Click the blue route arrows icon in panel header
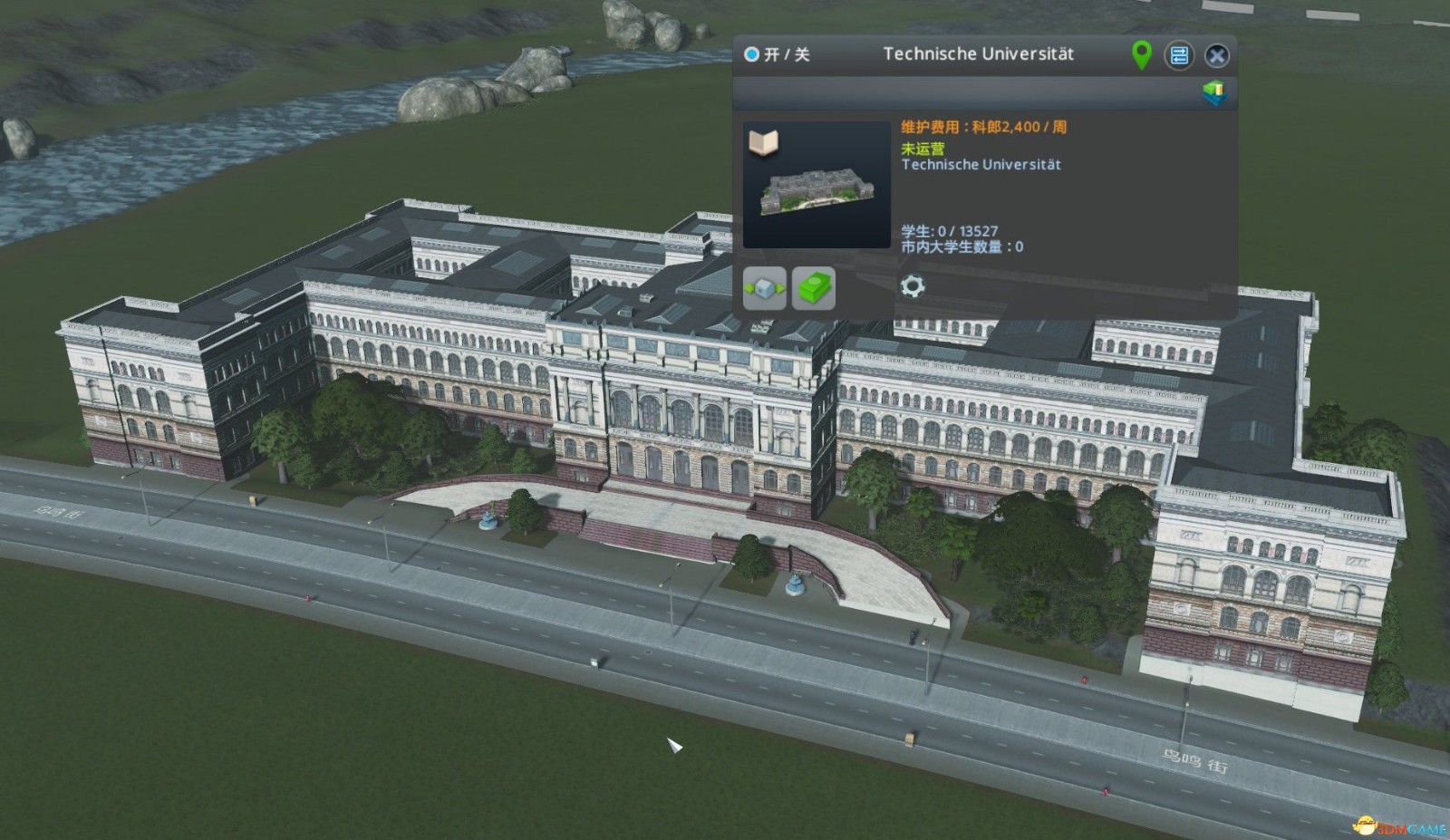Screen dimensions: 1450x840 (x=1179, y=55)
